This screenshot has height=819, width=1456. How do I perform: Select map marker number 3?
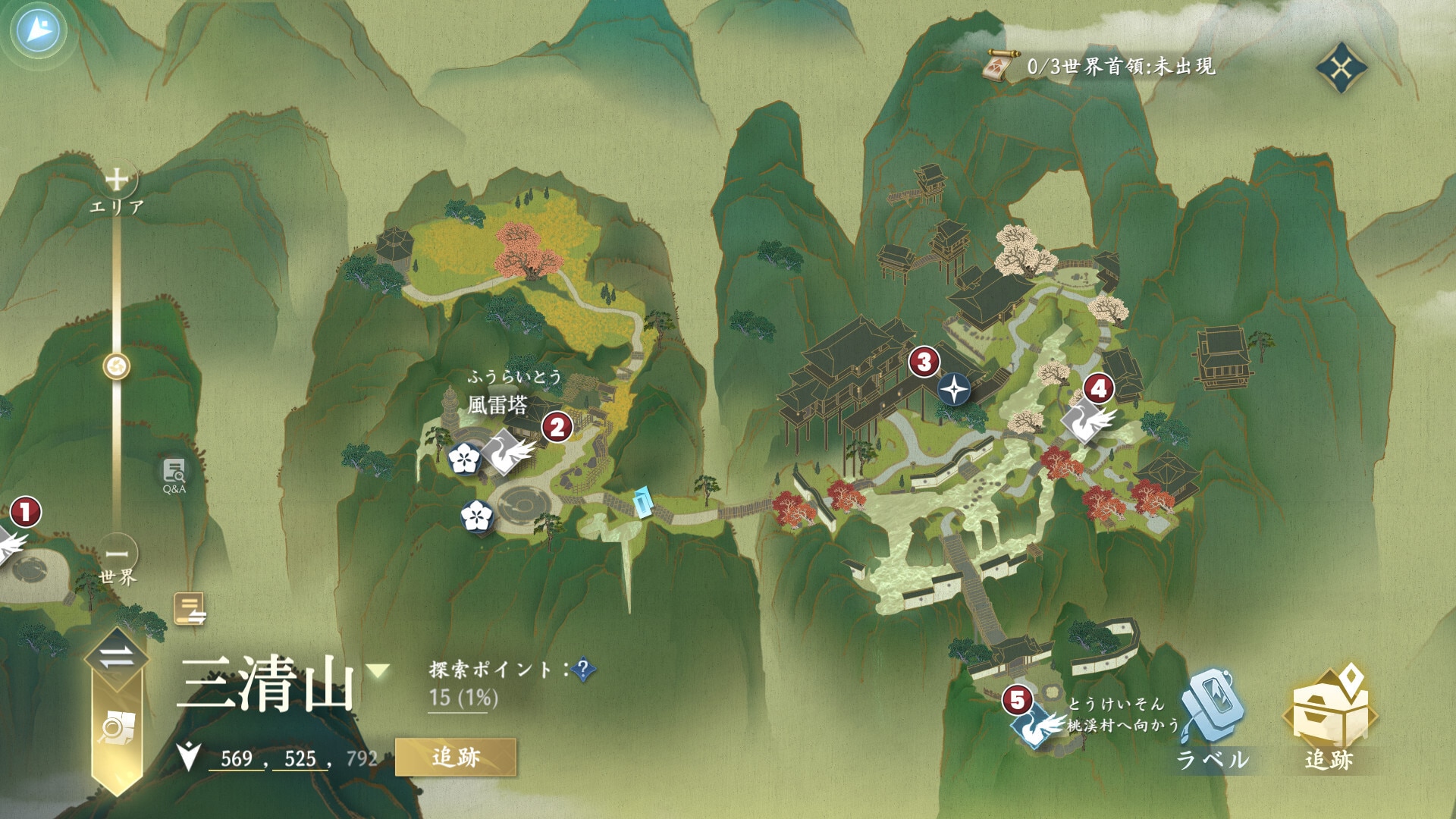[924, 362]
